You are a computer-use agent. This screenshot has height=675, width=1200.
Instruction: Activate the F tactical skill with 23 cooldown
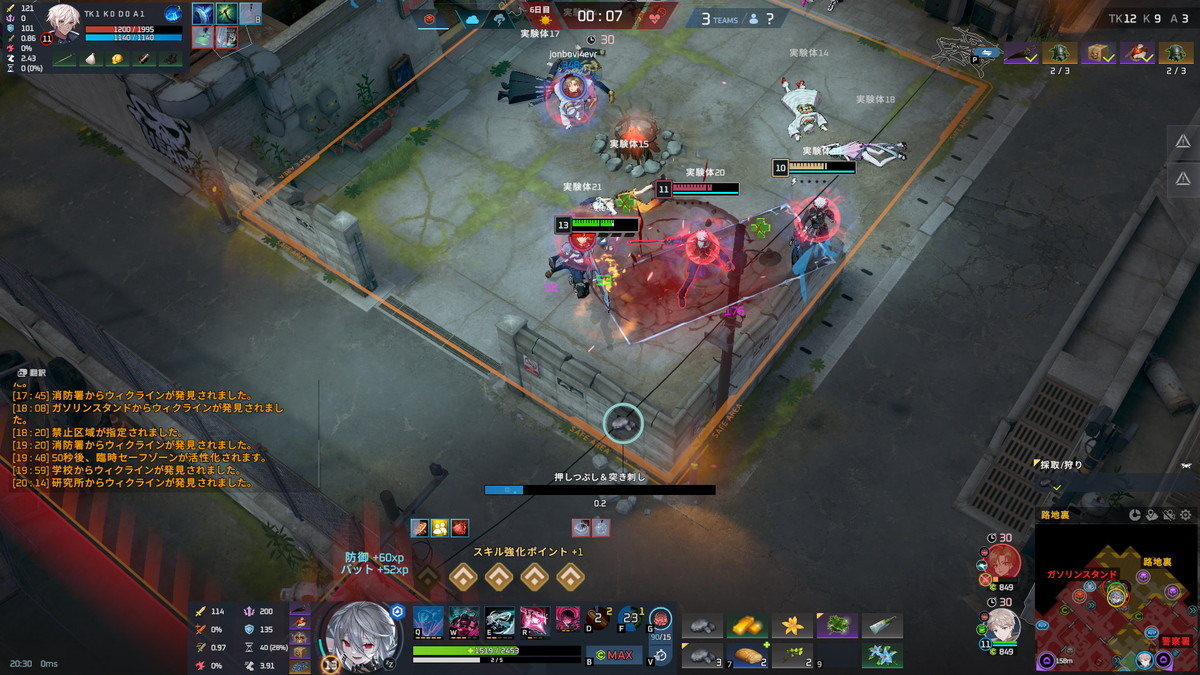pyautogui.click(x=631, y=619)
